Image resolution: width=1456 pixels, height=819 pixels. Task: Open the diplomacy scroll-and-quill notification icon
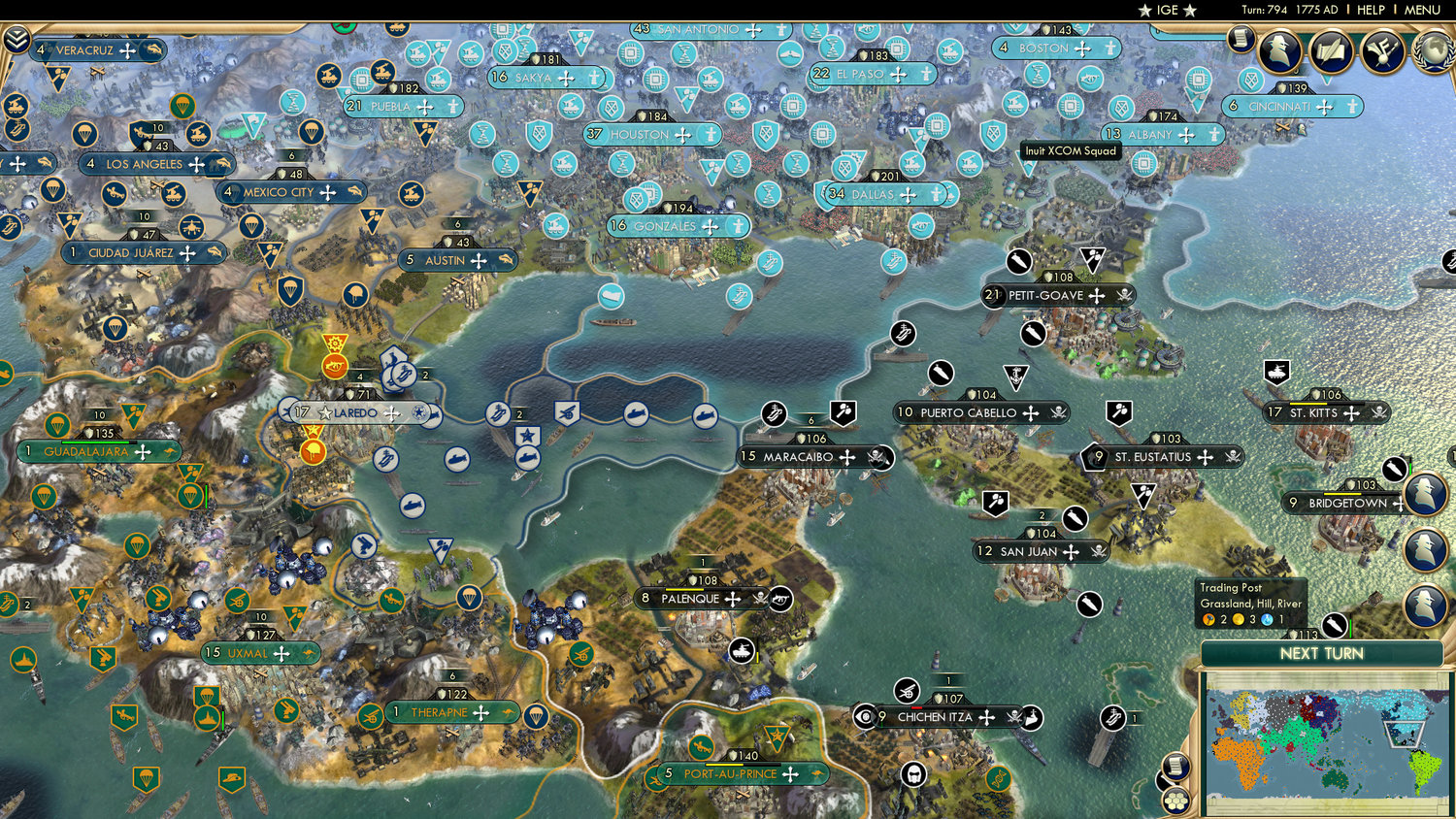pyautogui.click(x=1330, y=50)
